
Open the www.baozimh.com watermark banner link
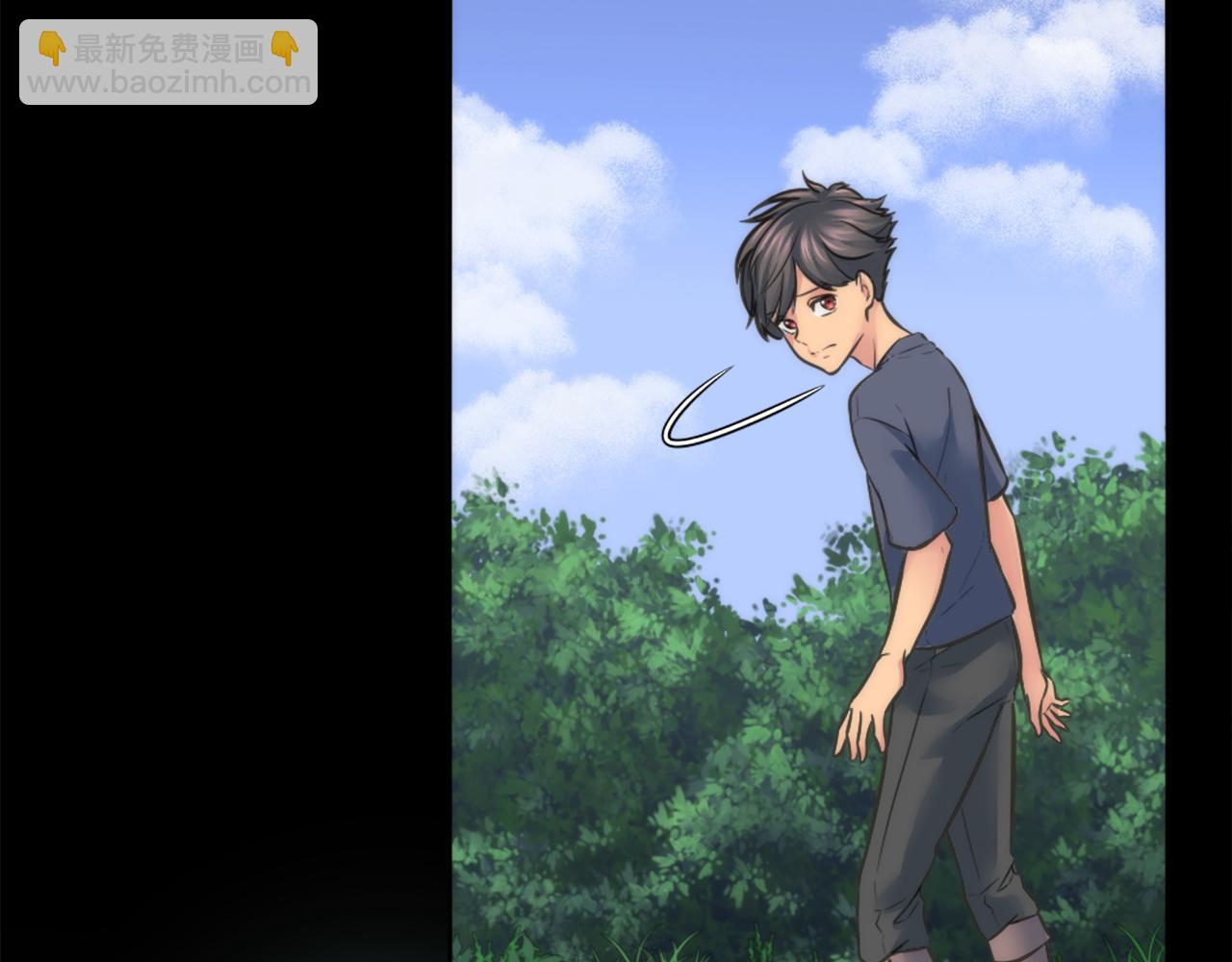pyautogui.click(x=168, y=63)
